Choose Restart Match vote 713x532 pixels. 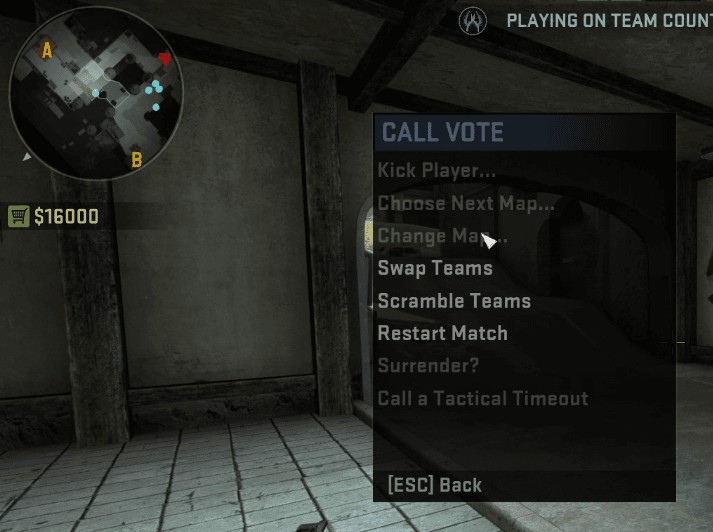pyautogui.click(x=442, y=333)
